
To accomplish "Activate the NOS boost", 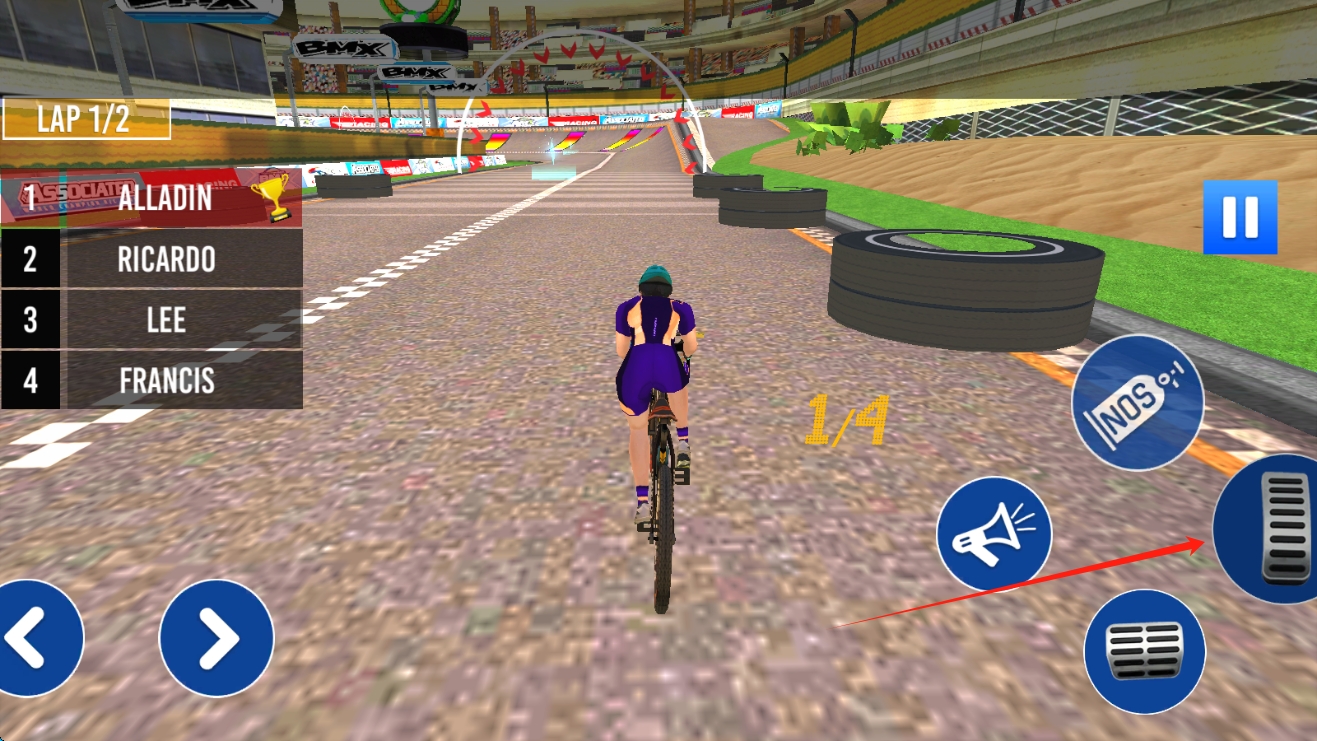I will (x=1137, y=402).
